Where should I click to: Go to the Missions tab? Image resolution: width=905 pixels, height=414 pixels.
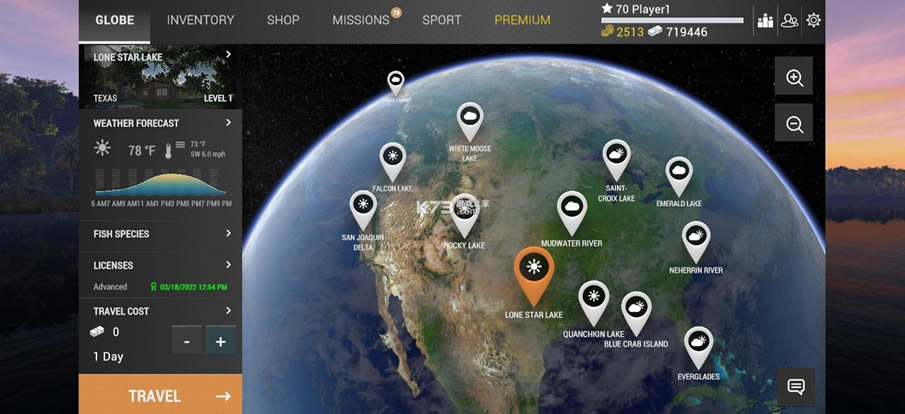[x=360, y=20]
